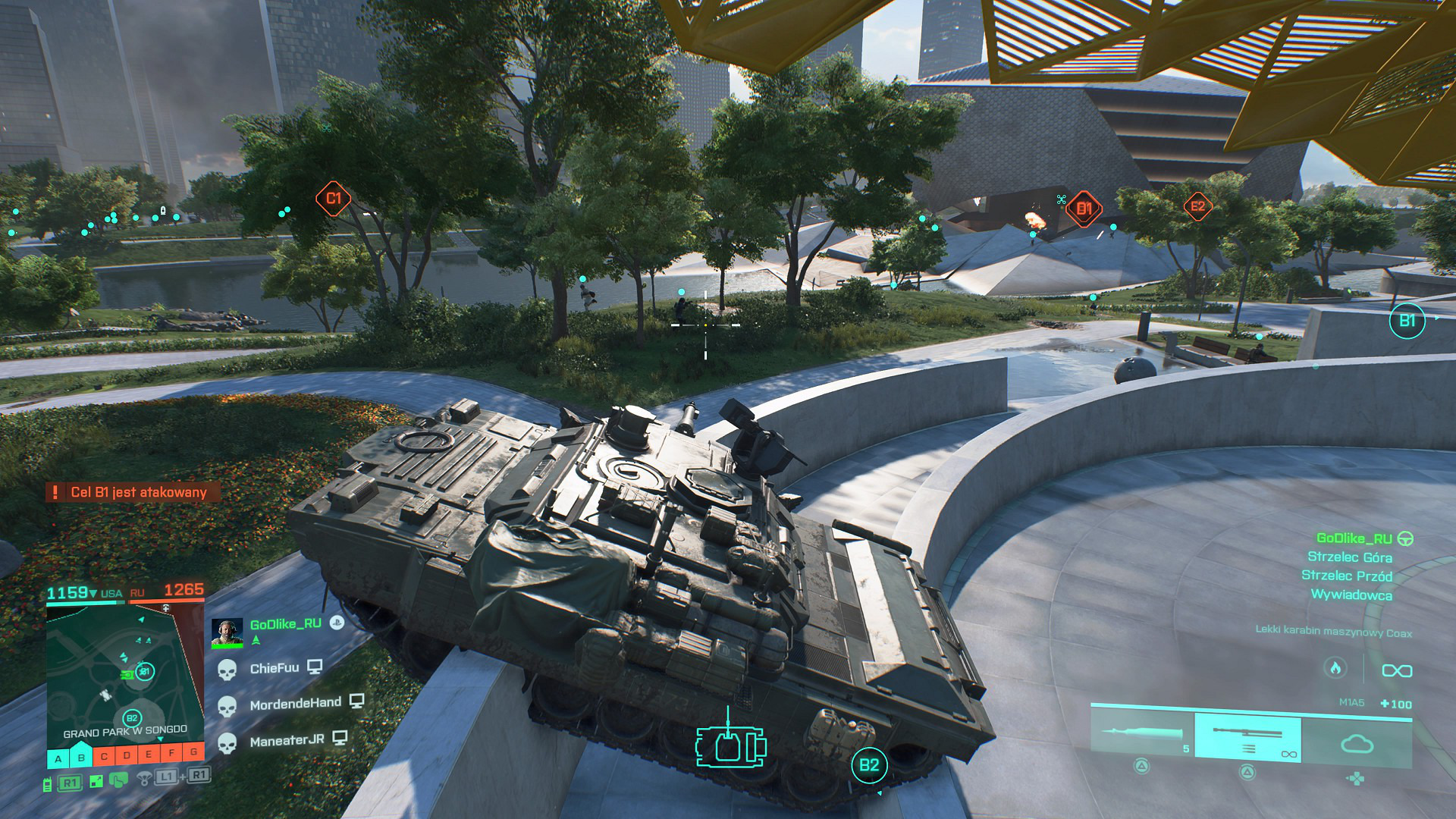
Task: Switch to the Strzelec Przód seat
Action: tap(1347, 576)
